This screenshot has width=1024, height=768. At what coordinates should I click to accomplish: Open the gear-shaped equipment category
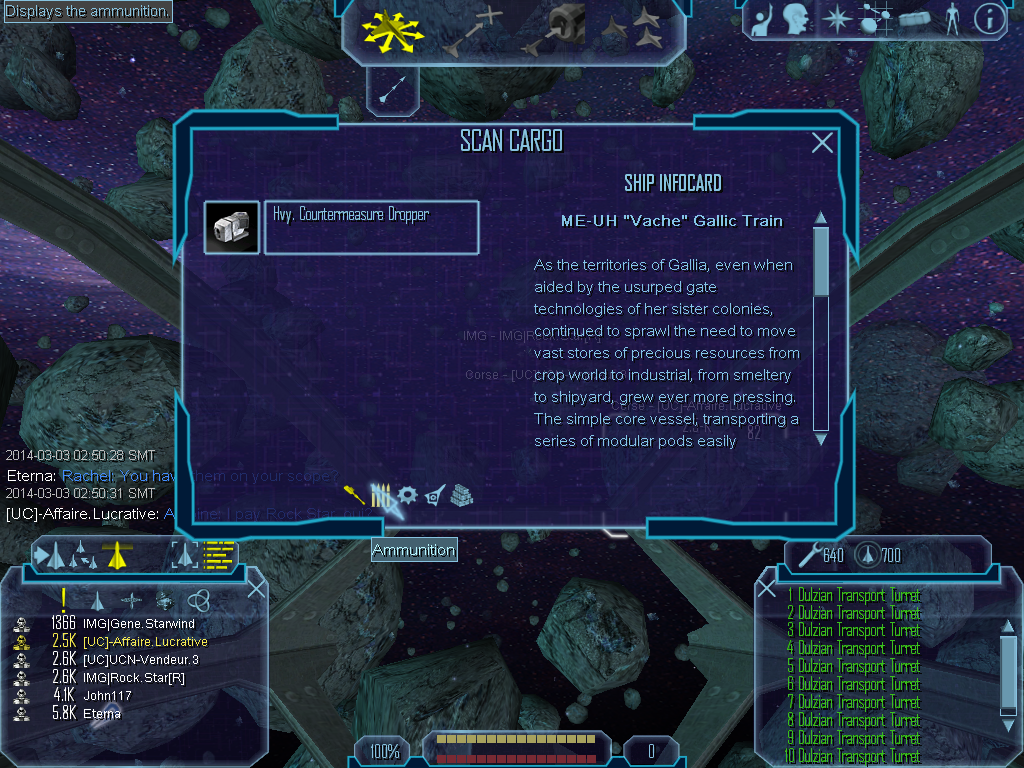tap(407, 495)
